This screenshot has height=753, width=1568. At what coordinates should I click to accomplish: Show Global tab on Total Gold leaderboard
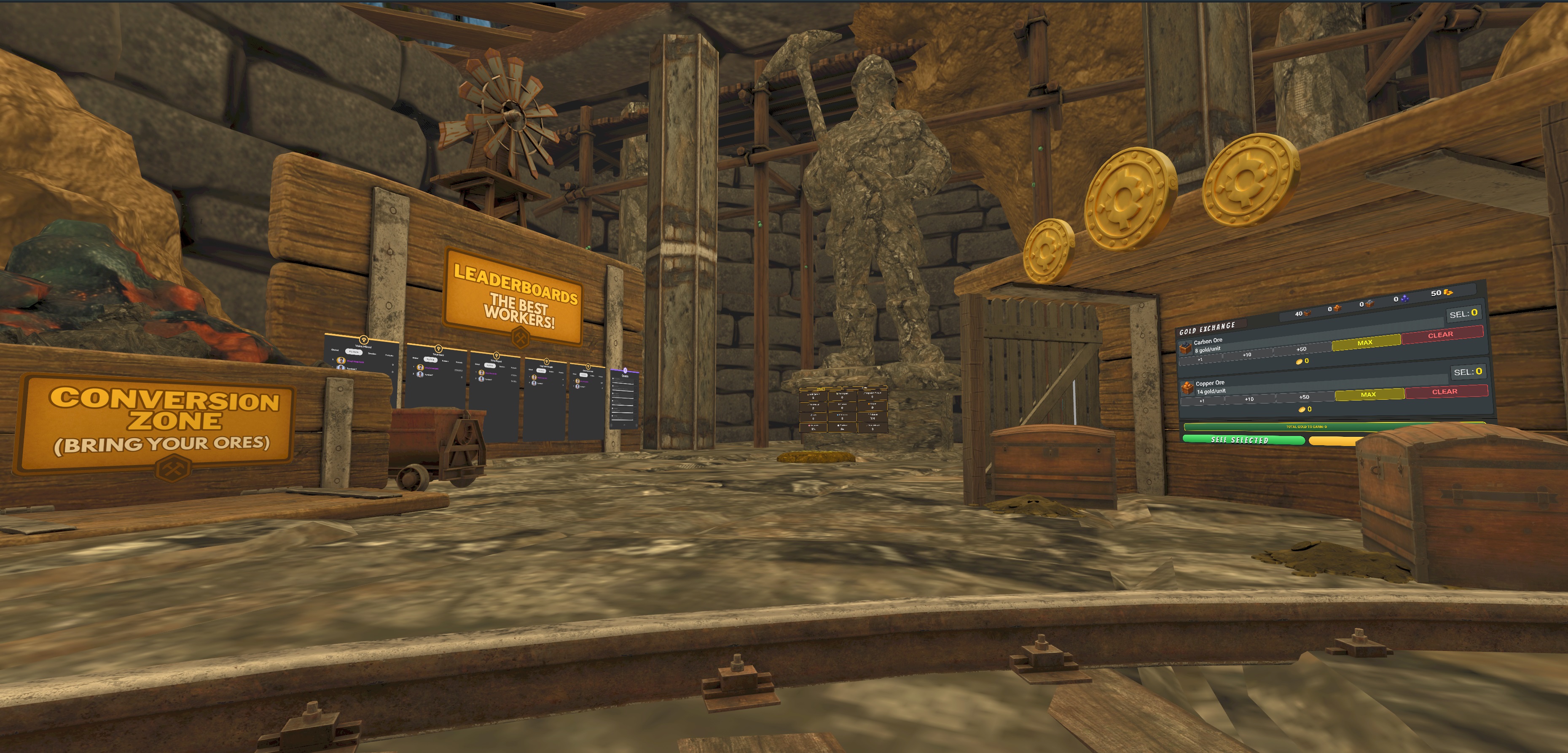tap(415, 358)
